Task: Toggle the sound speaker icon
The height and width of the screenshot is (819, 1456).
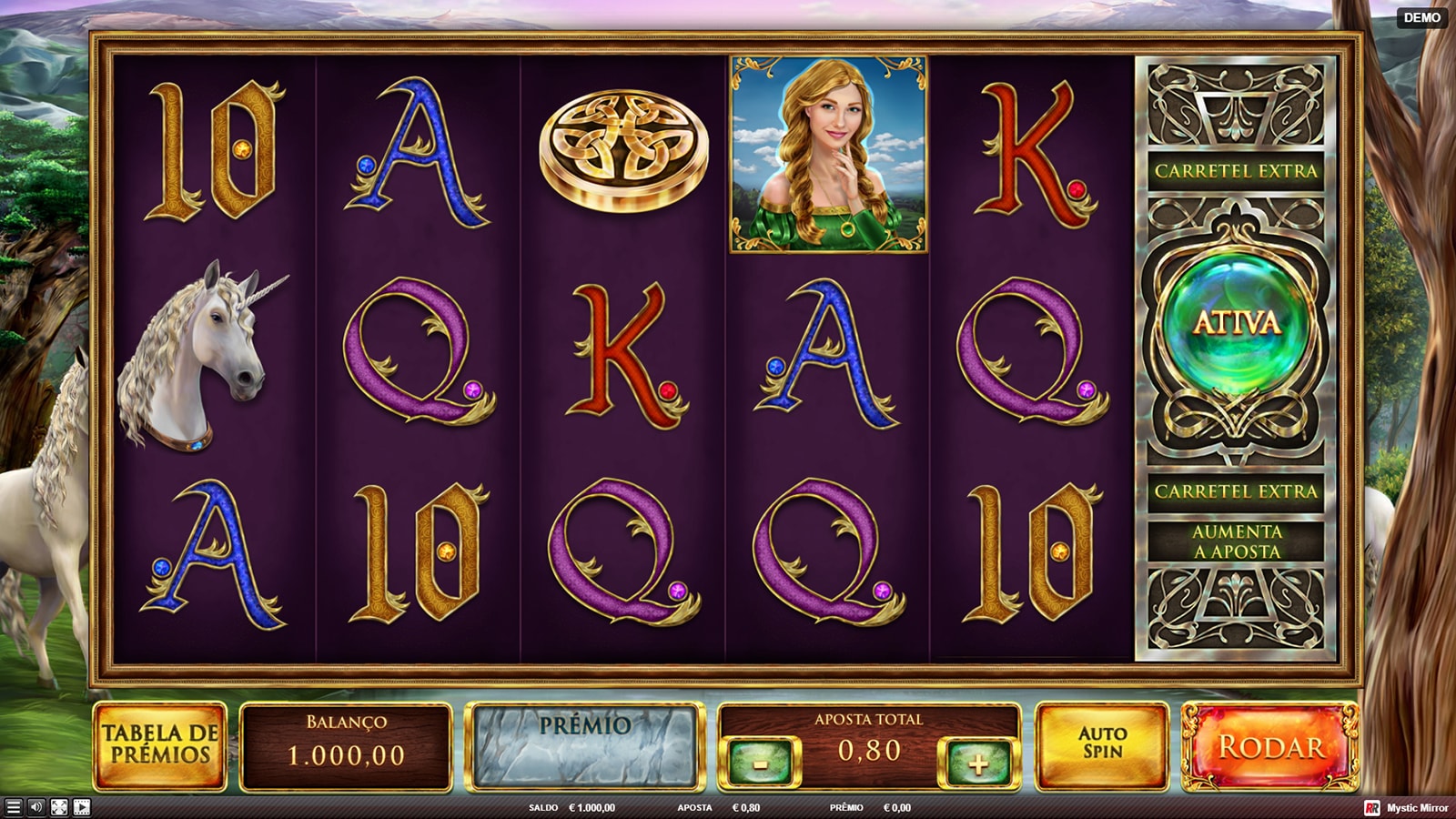Action: (x=36, y=807)
